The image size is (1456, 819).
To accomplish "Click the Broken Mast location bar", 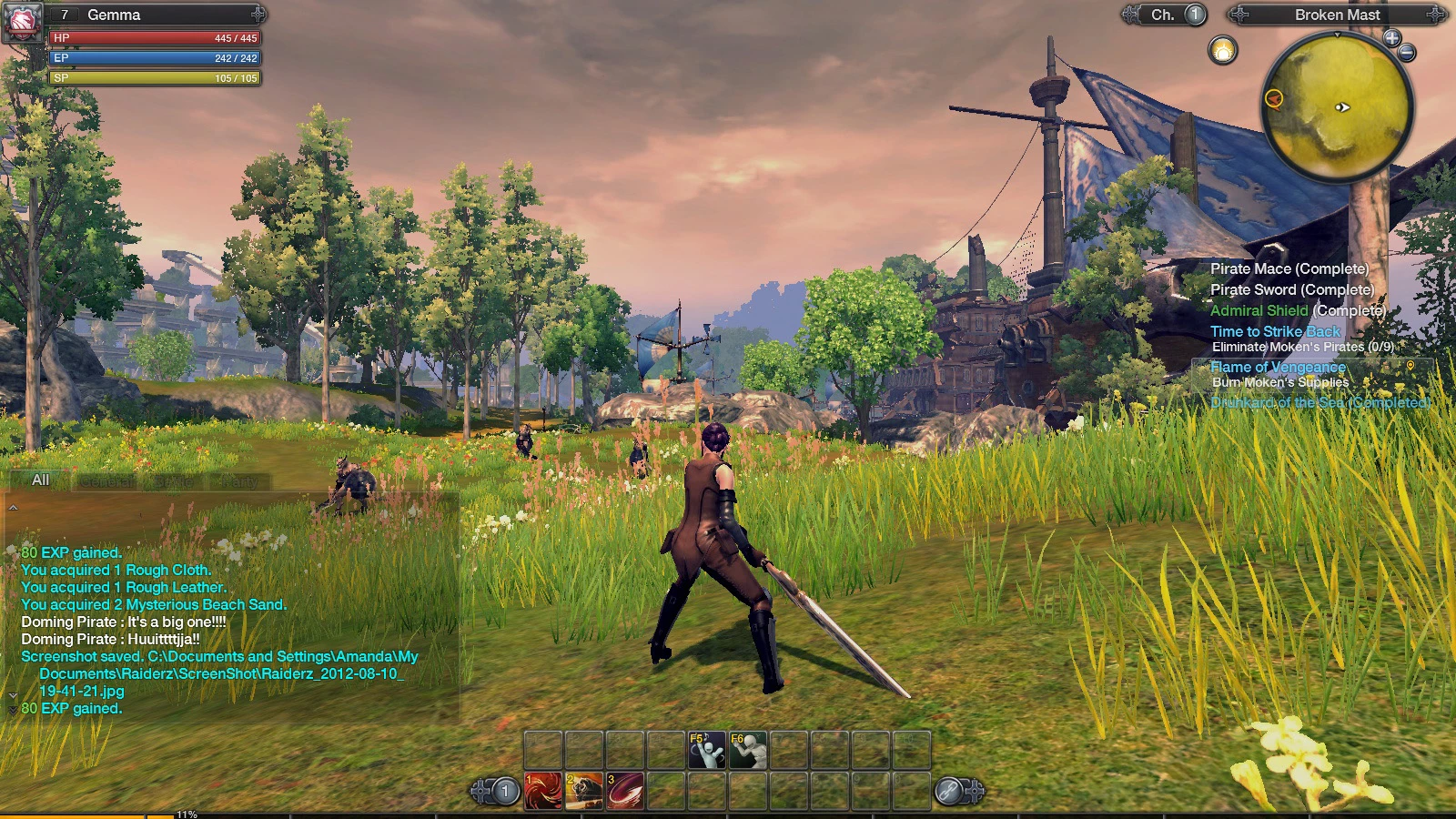I will [1337, 15].
